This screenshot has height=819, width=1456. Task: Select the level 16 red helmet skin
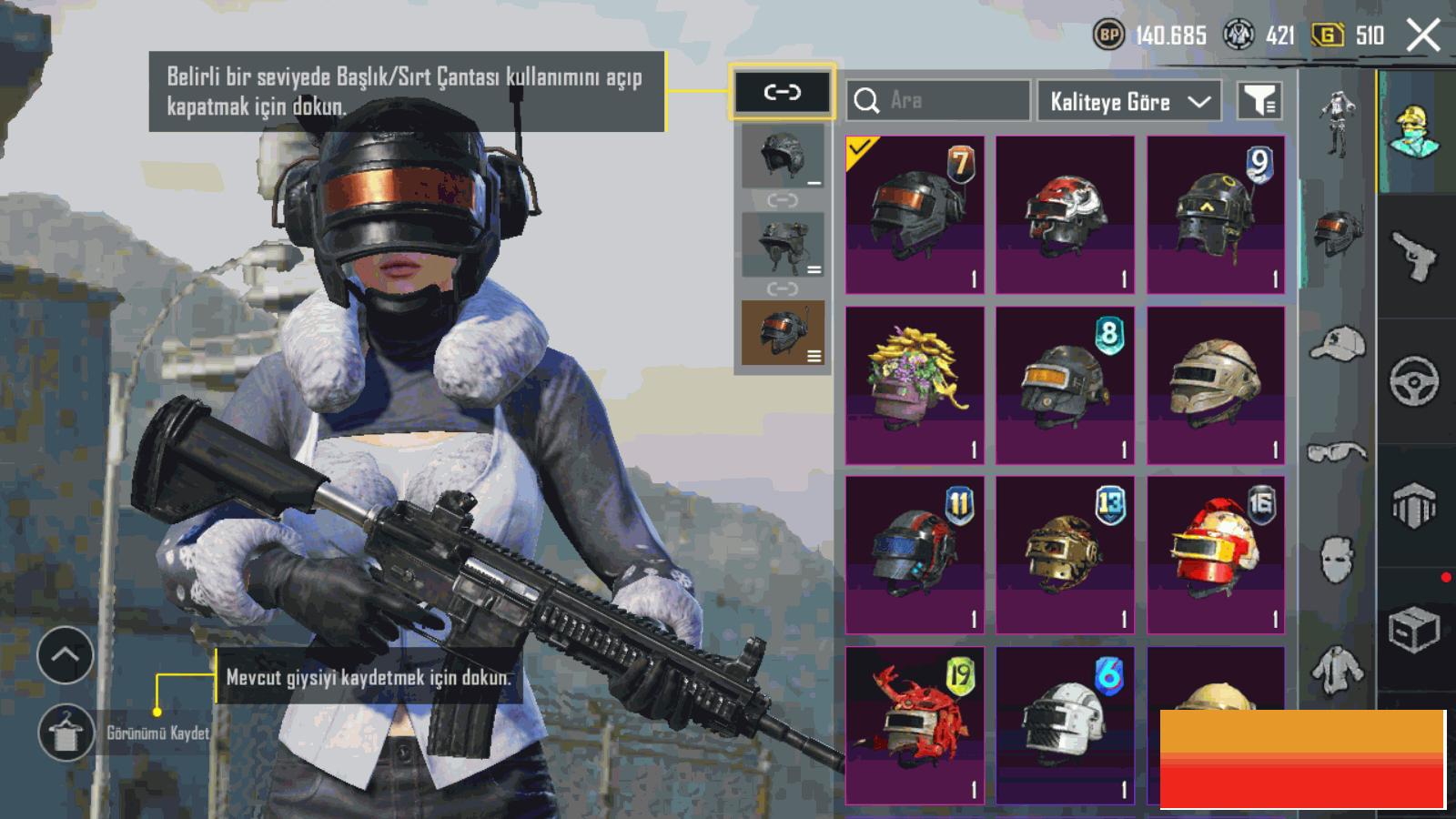(1216, 555)
